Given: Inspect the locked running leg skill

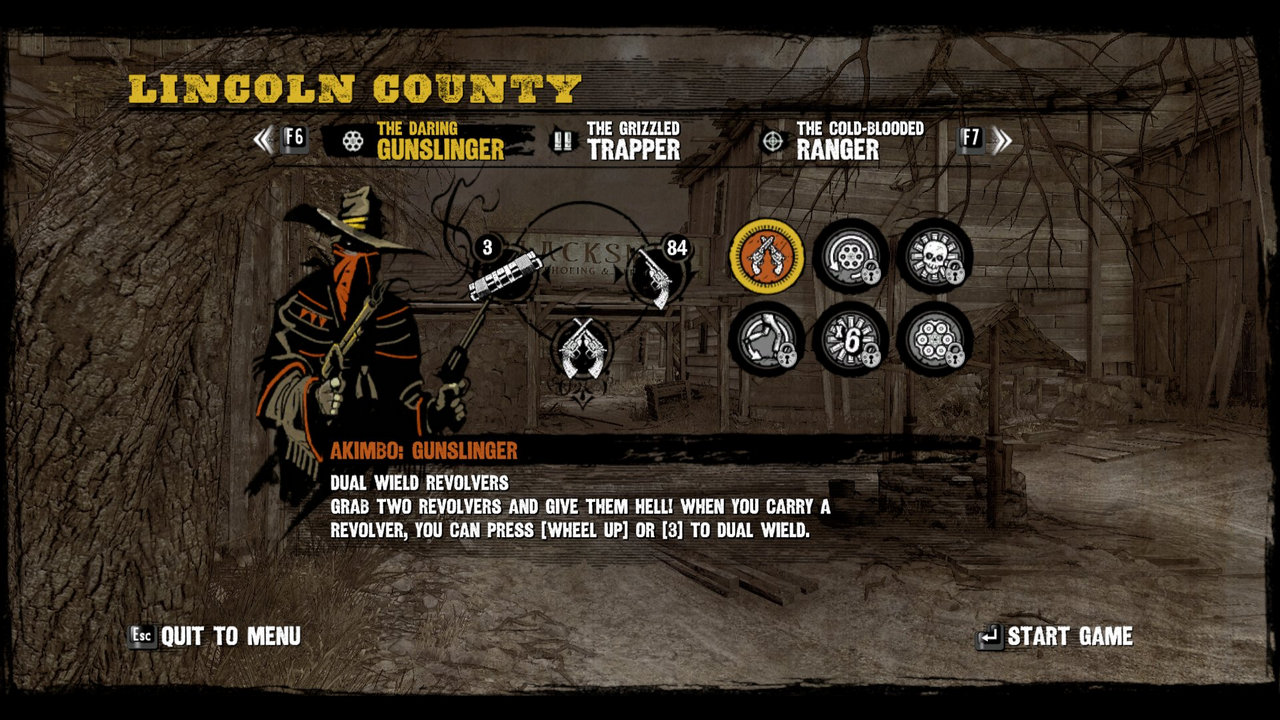Looking at the screenshot, I should (767, 339).
